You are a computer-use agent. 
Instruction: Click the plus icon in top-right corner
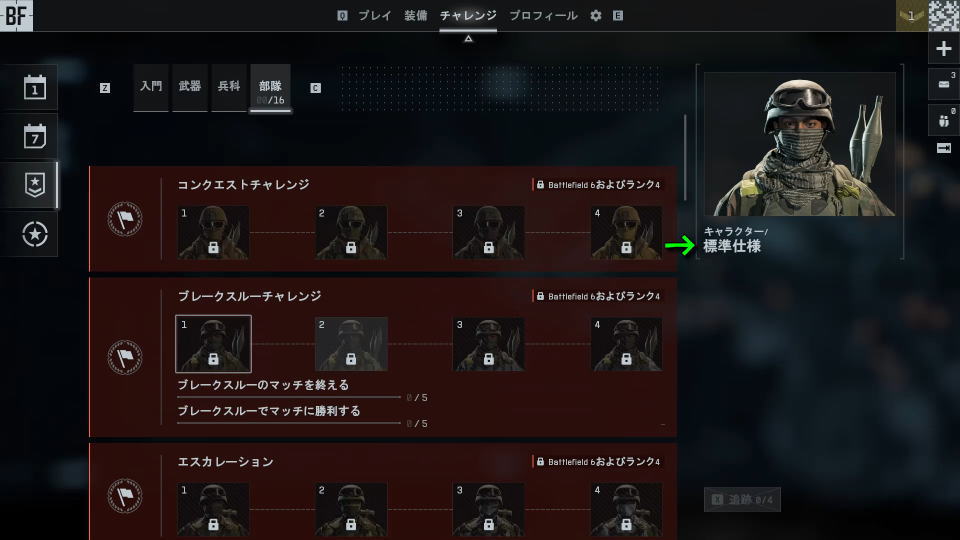pyautogui.click(x=944, y=49)
